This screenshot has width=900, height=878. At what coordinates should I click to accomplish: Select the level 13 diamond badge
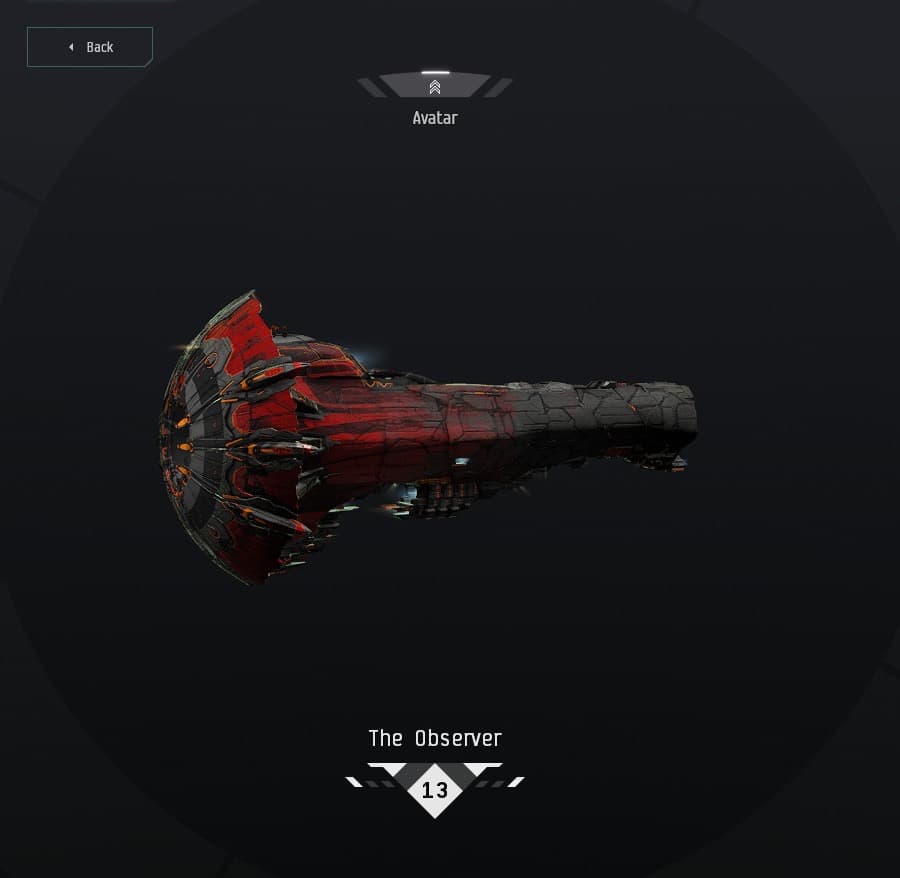435,790
